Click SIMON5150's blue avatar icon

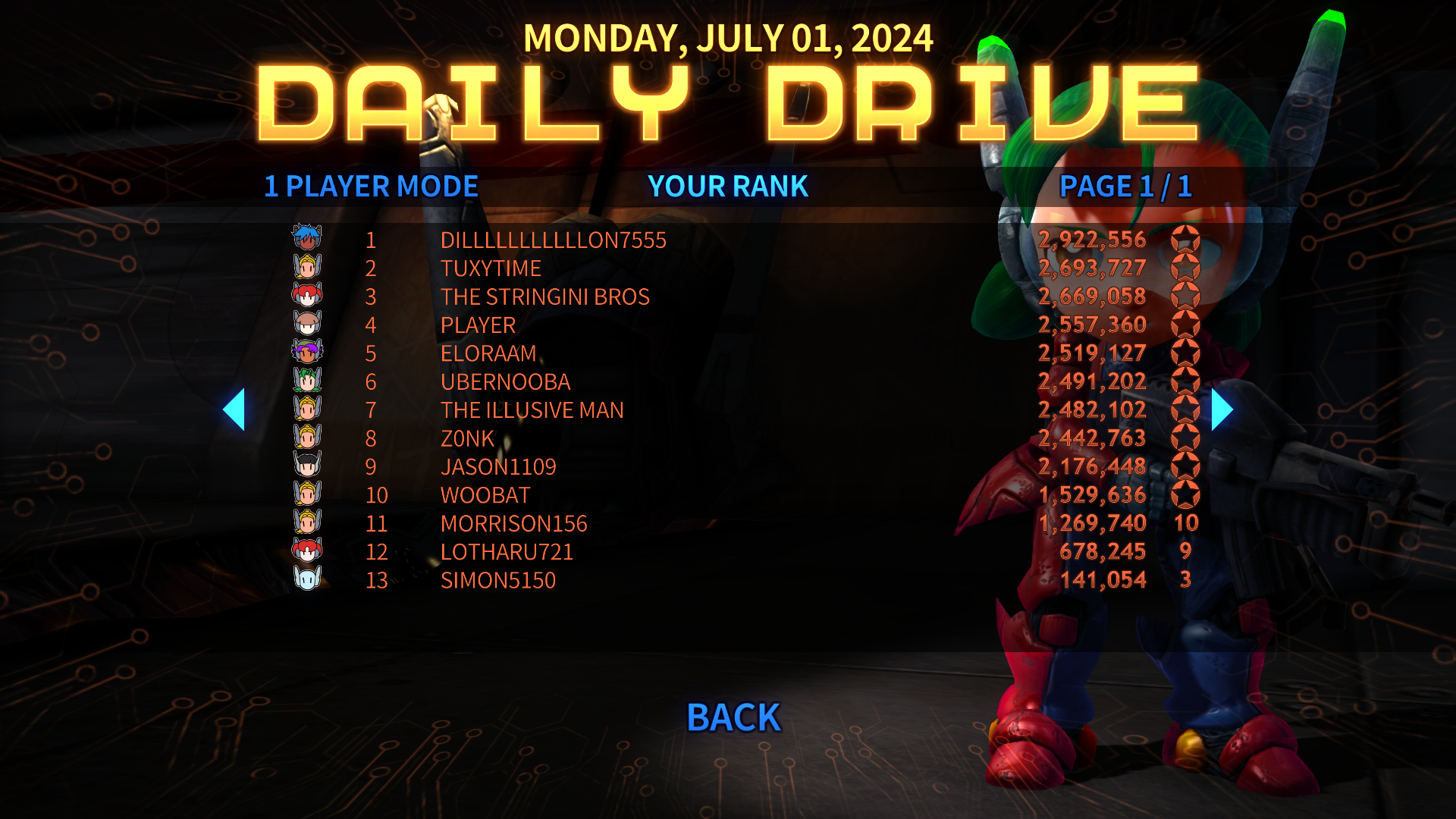pos(306,580)
